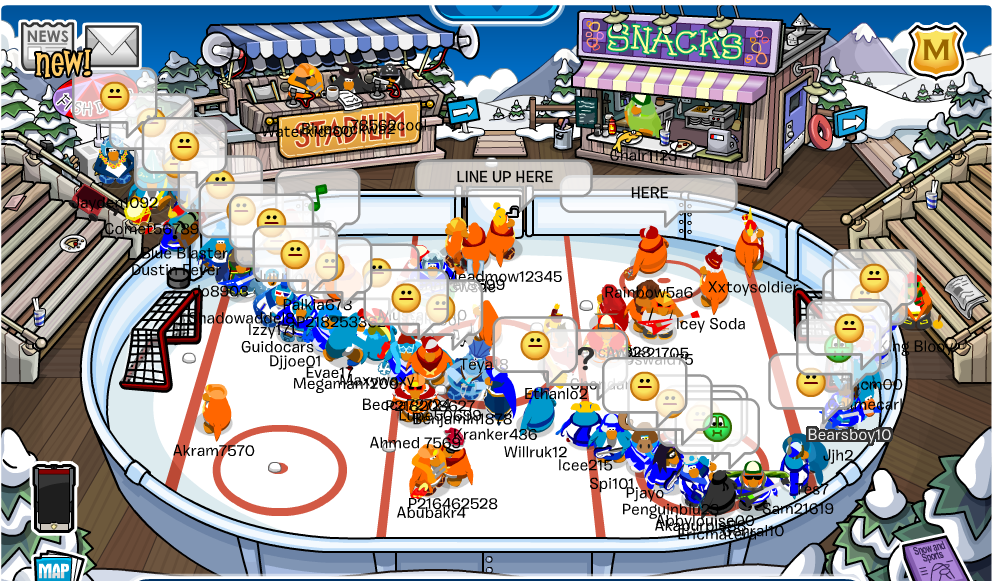Open the mail envelope
The image size is (998, 581).
112,46
